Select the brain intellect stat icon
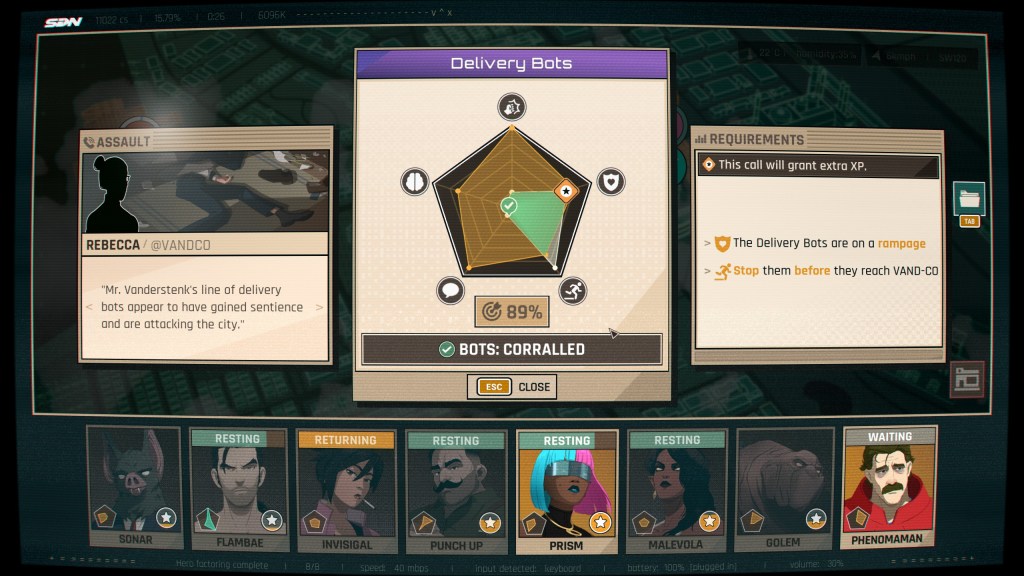 click(414, 181)
